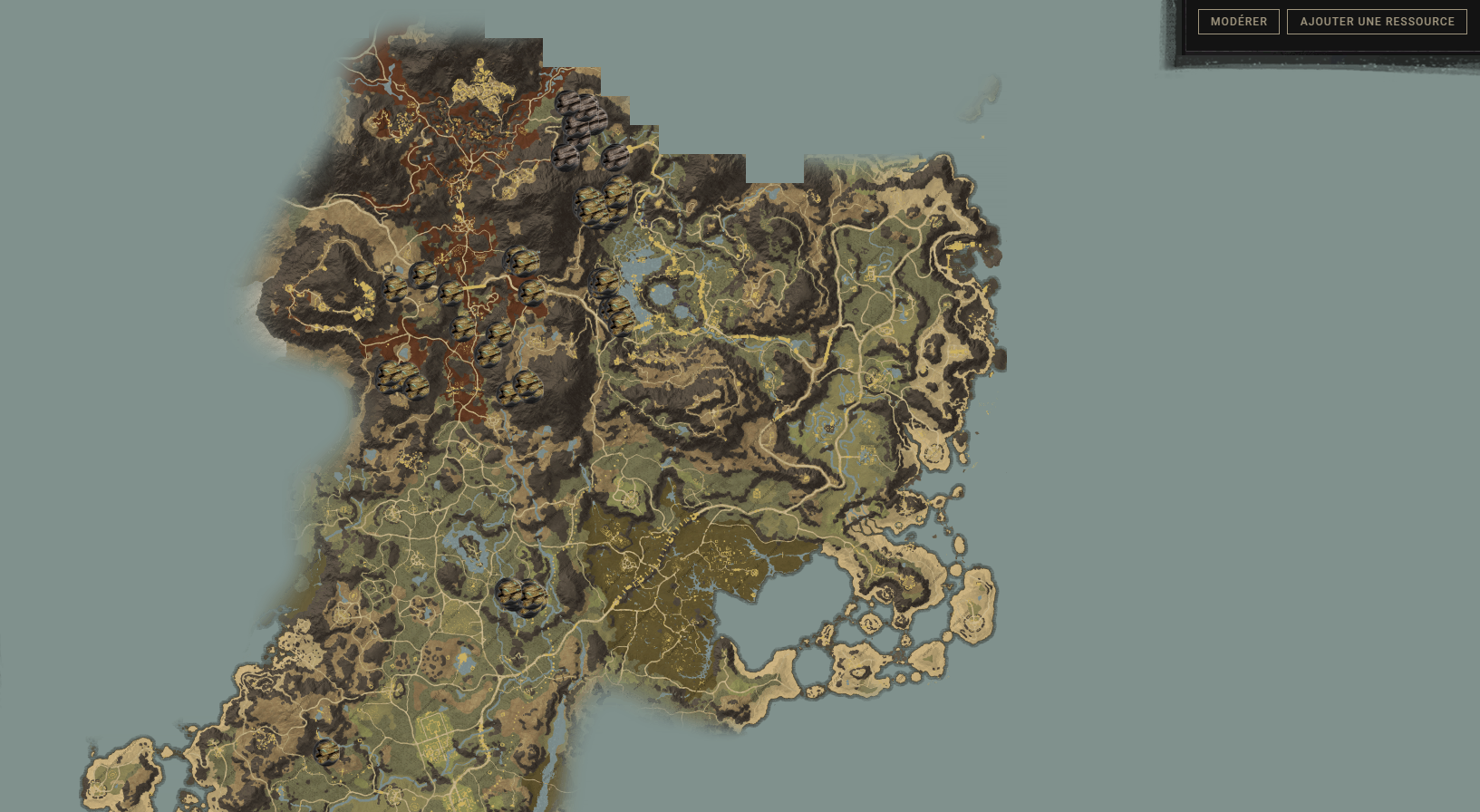
Task: Click the lone resource marker near the bottom-left coast
Action: click(326, 750)
